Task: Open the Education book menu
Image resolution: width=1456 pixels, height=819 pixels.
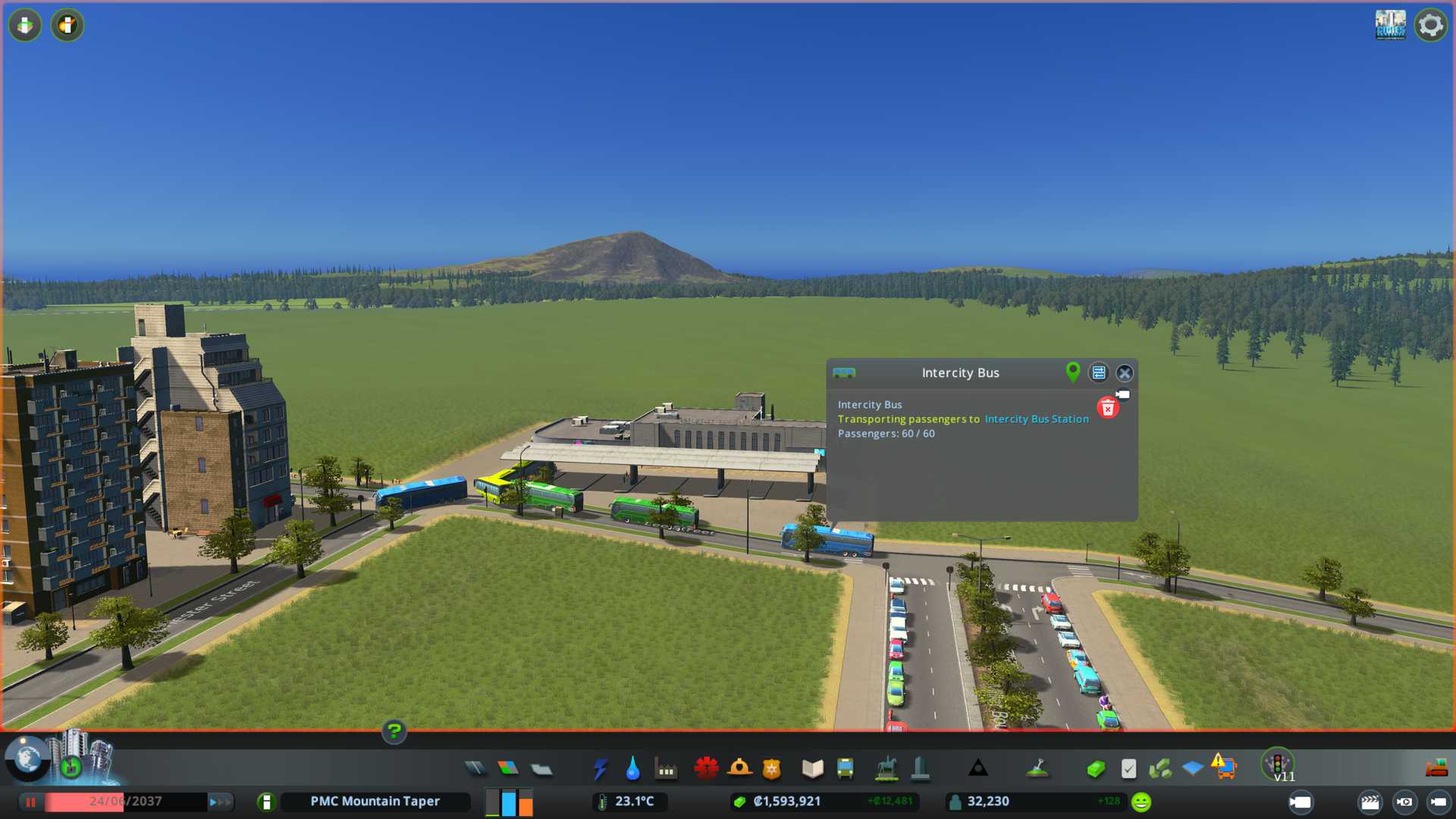Action: coord(812,769)
